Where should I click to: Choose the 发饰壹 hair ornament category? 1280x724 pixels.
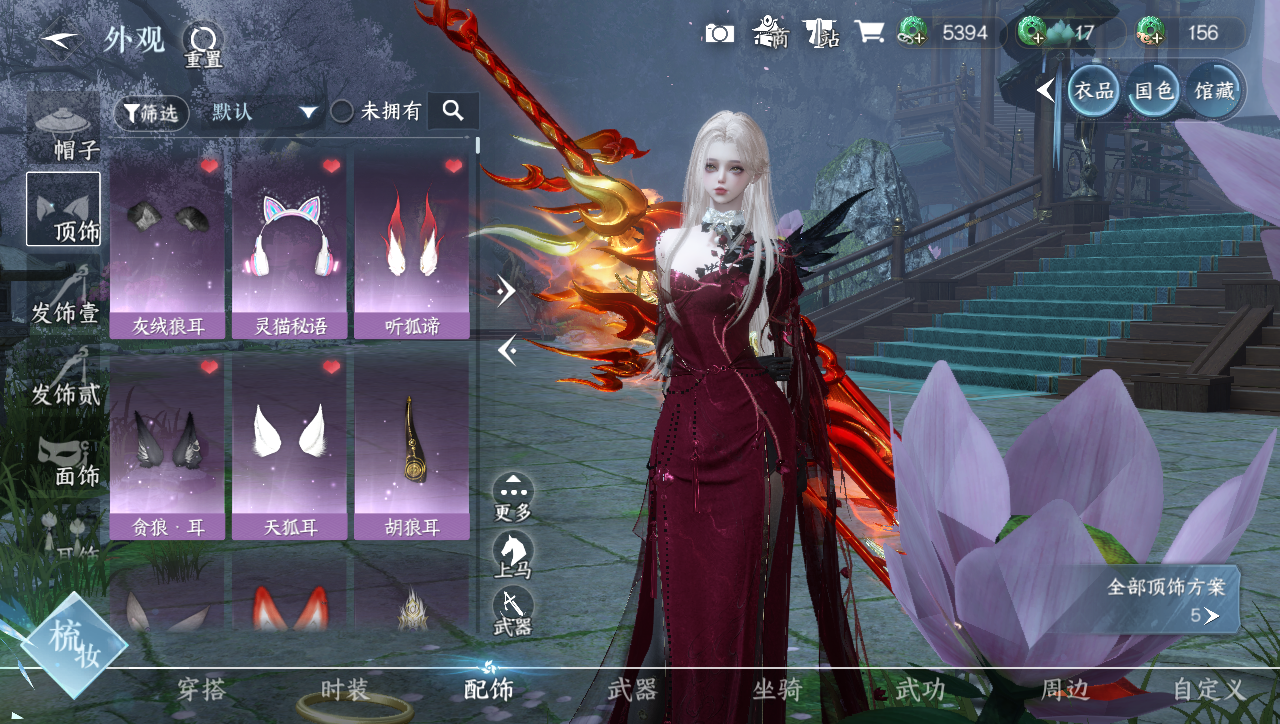64,296
